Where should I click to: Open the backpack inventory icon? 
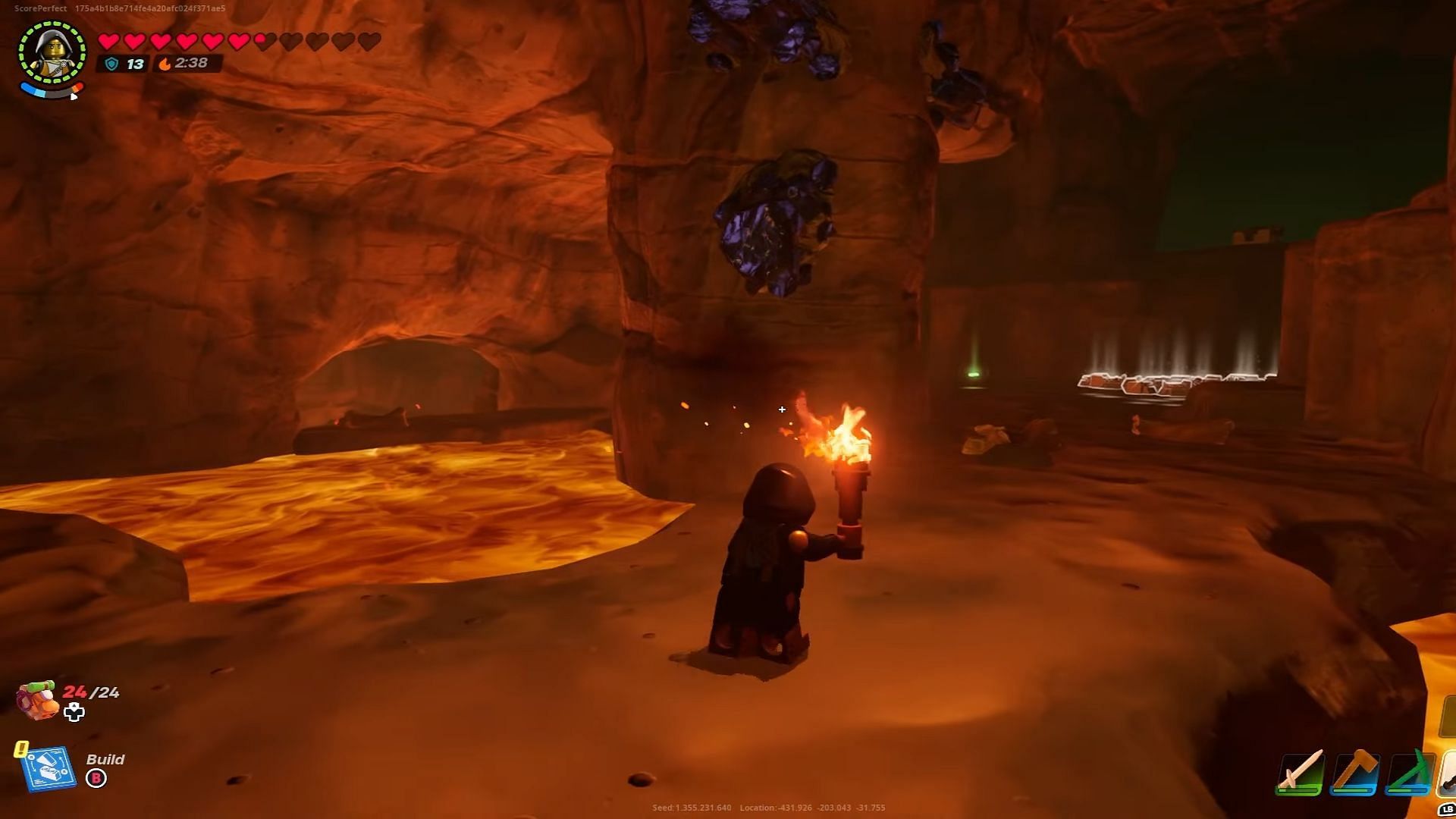[36, 699]
